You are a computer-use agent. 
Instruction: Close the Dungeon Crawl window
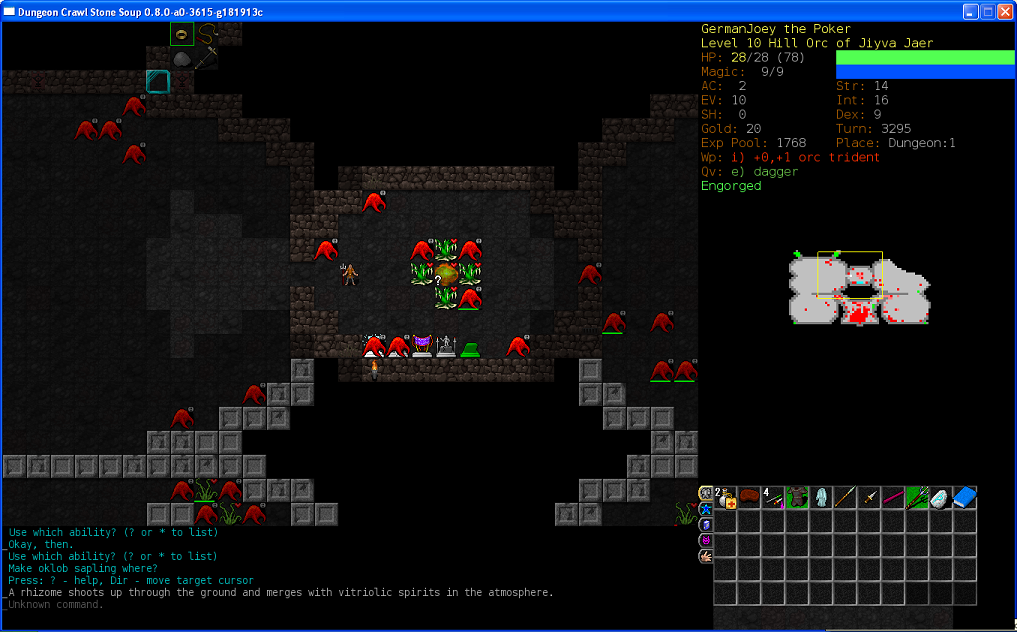pos(1004,12)
